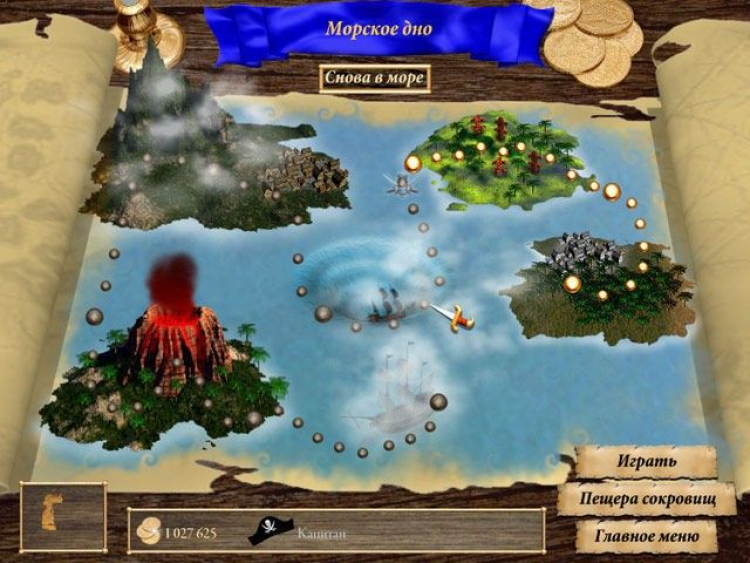Pick the large gold marker at the jungle island's west tip
The height and width of the screenshot is (563, 750).
pyautogui.click(x=413, y=163)
